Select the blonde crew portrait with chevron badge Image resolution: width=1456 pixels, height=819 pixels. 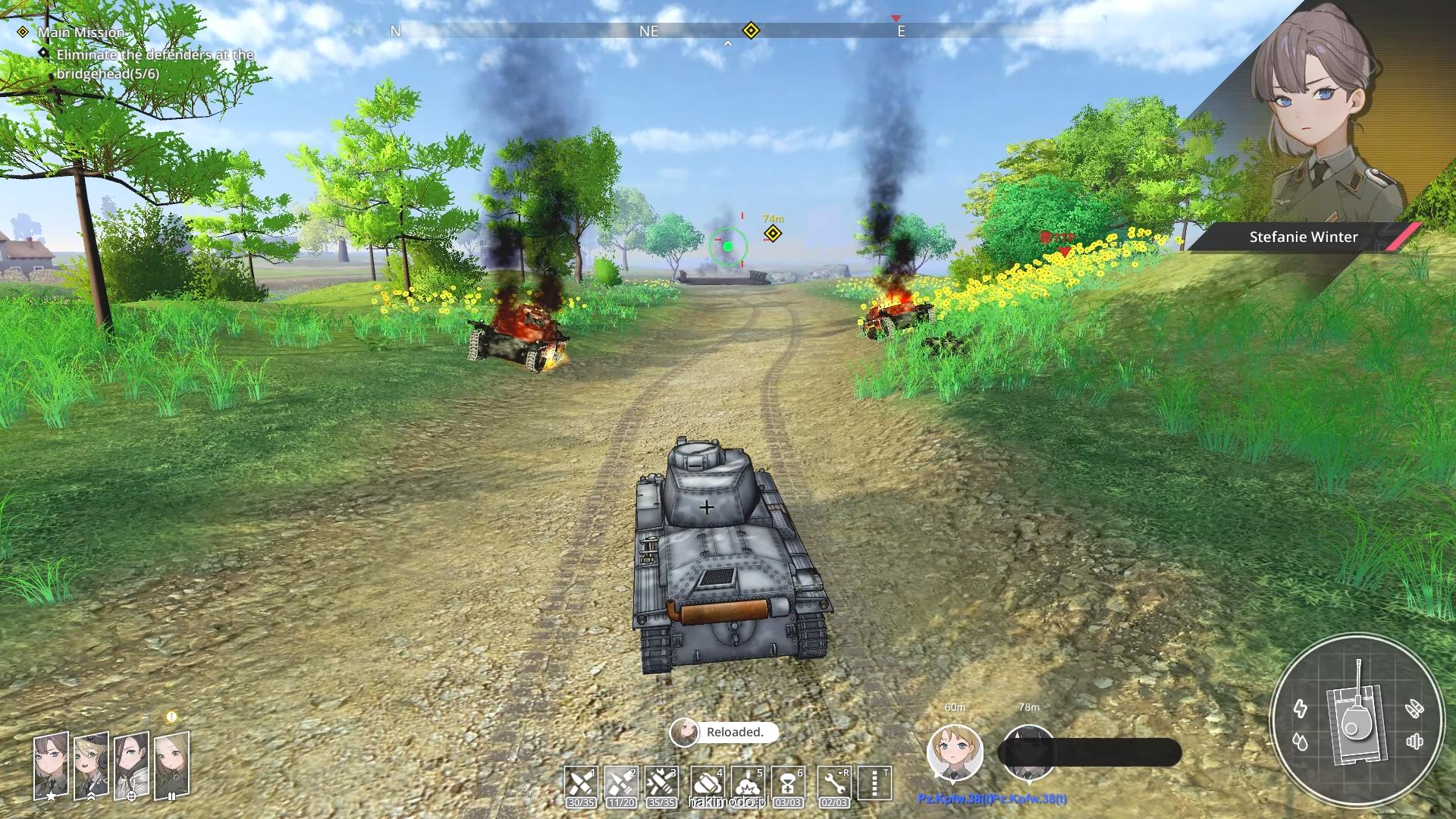[91, 765]
